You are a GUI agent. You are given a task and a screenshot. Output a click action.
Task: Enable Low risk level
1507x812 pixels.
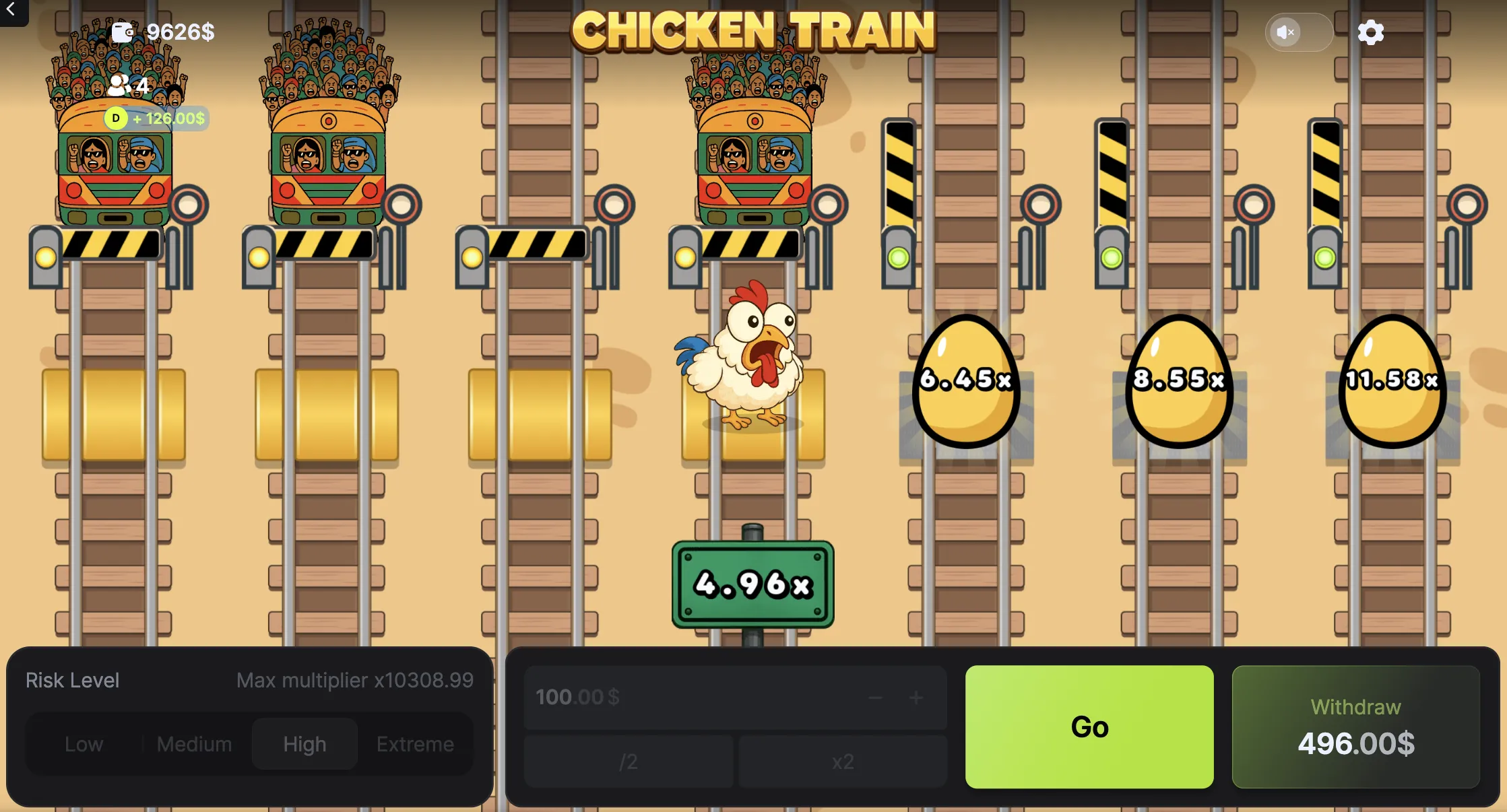tap(84, 743)
